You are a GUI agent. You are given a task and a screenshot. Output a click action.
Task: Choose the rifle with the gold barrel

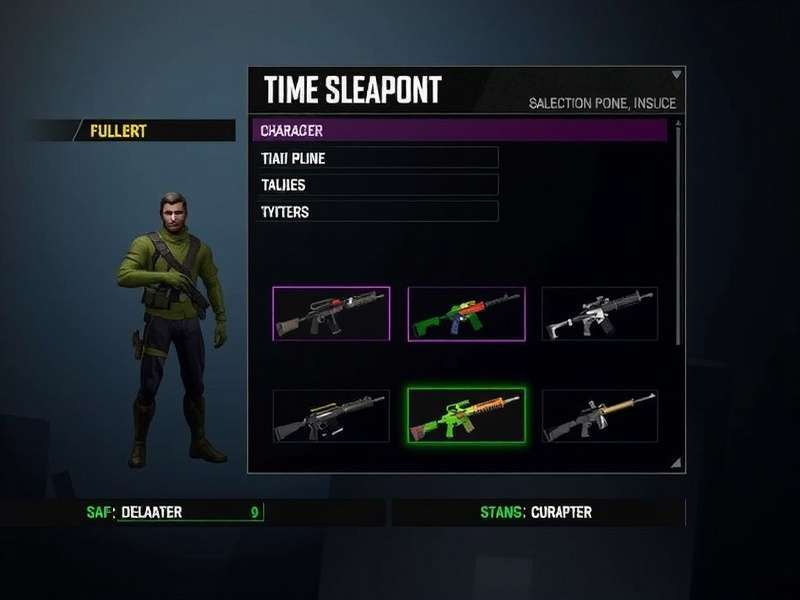599,416
